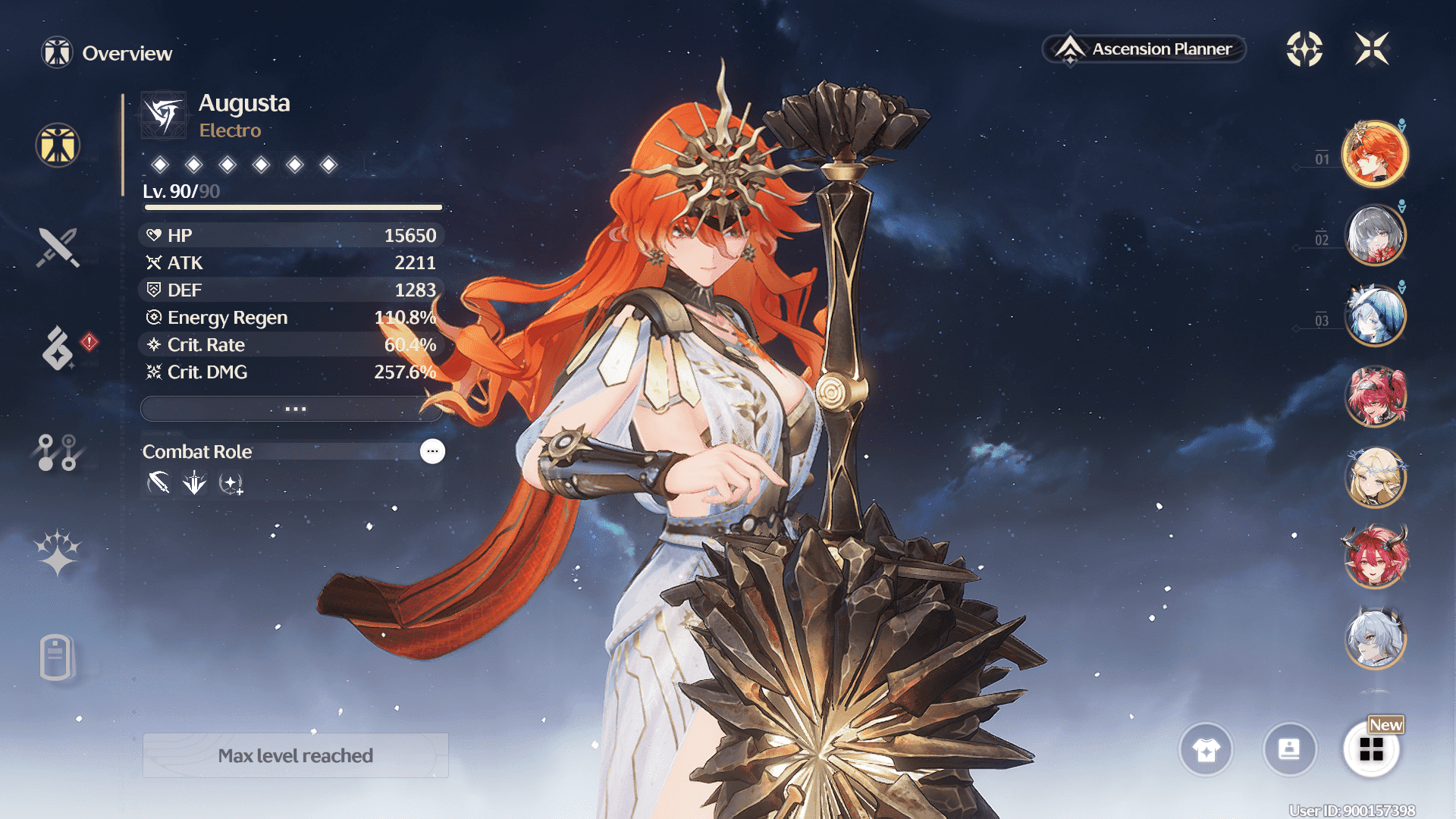Choose the blonde character with laurel crown
Screen dimensions: 1456x819
tap(1374, 477)
